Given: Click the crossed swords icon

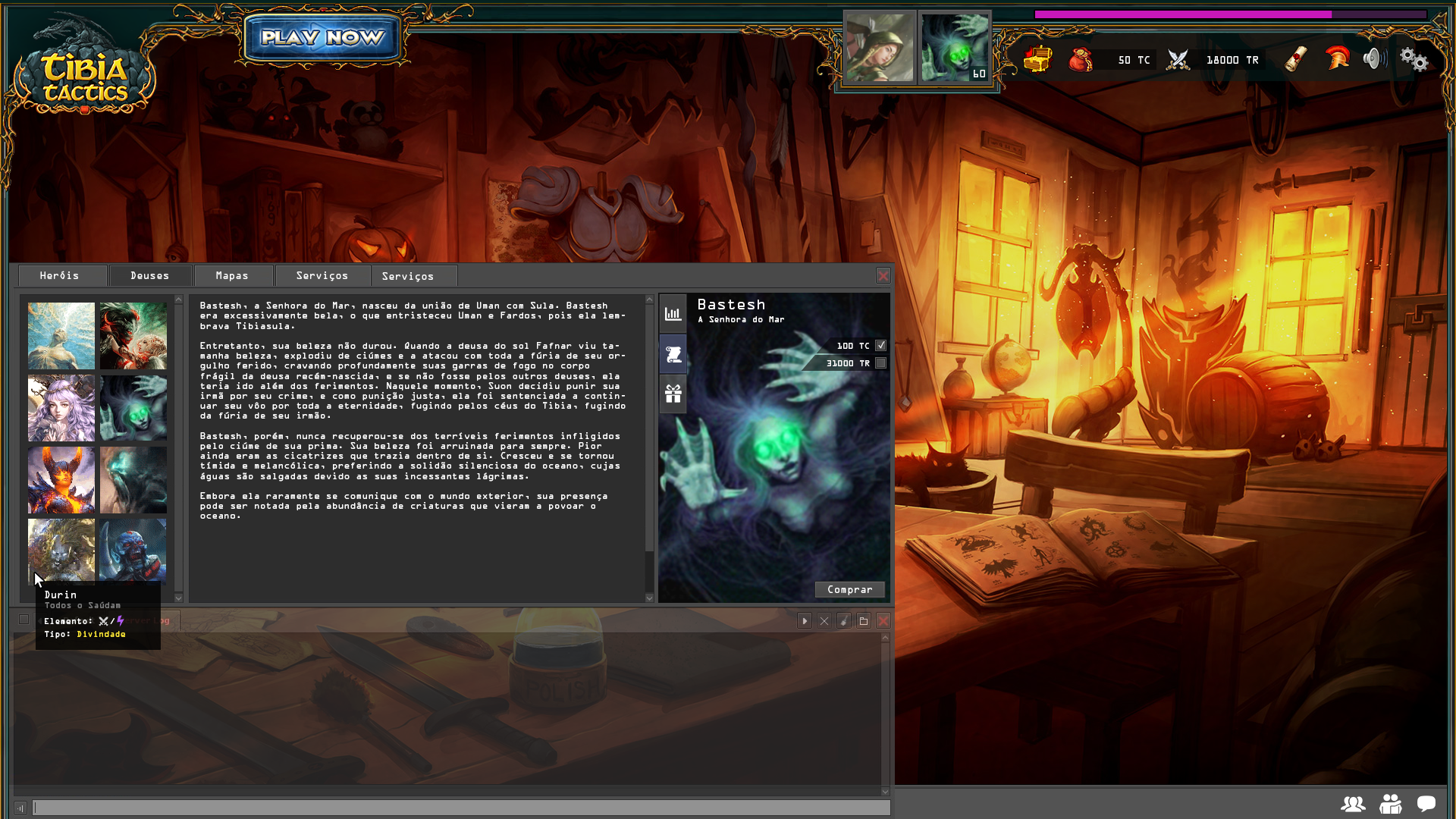Looking at the screenshot, I should tap(1178, 59).
